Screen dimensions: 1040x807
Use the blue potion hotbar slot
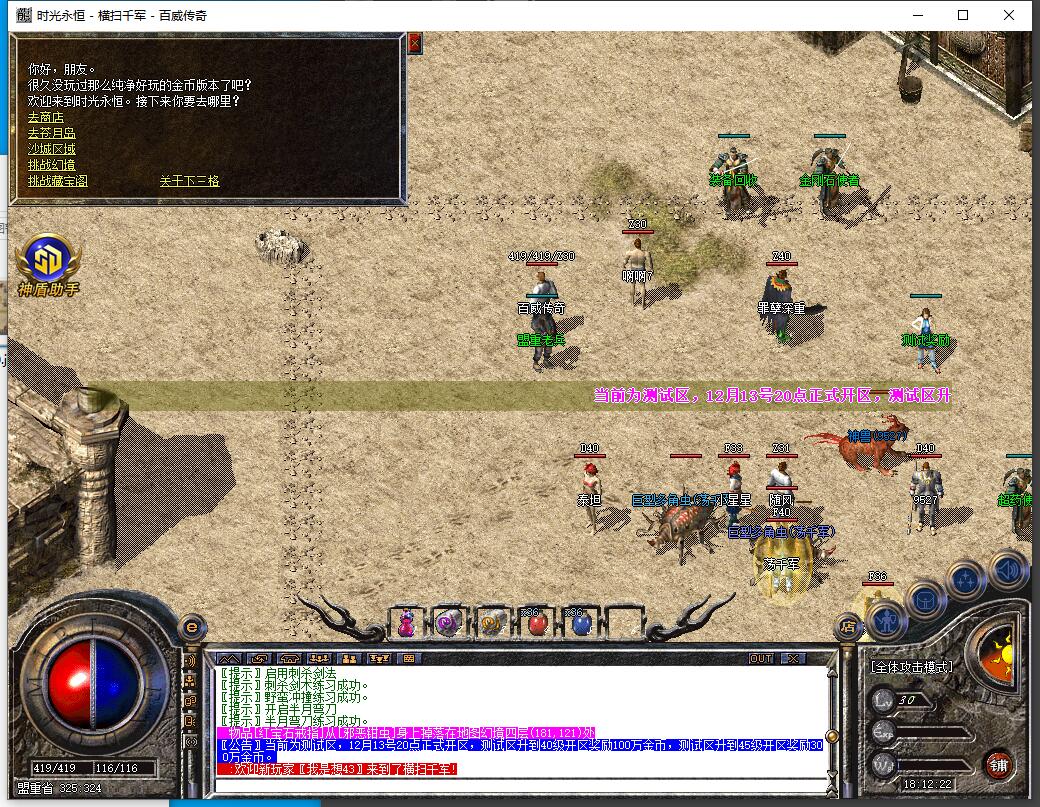click(580, 624)
